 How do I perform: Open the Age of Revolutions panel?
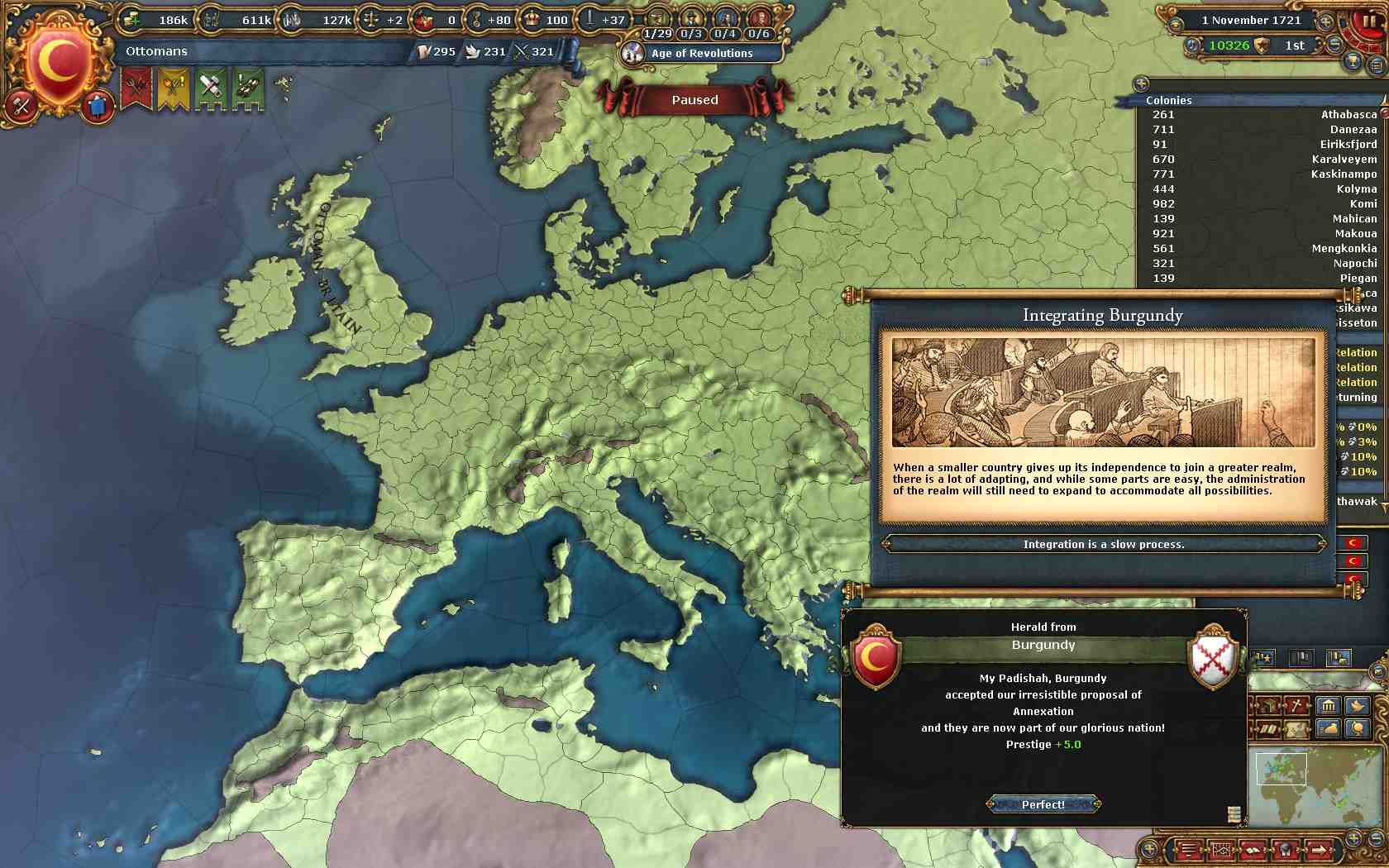pos(701,53)
